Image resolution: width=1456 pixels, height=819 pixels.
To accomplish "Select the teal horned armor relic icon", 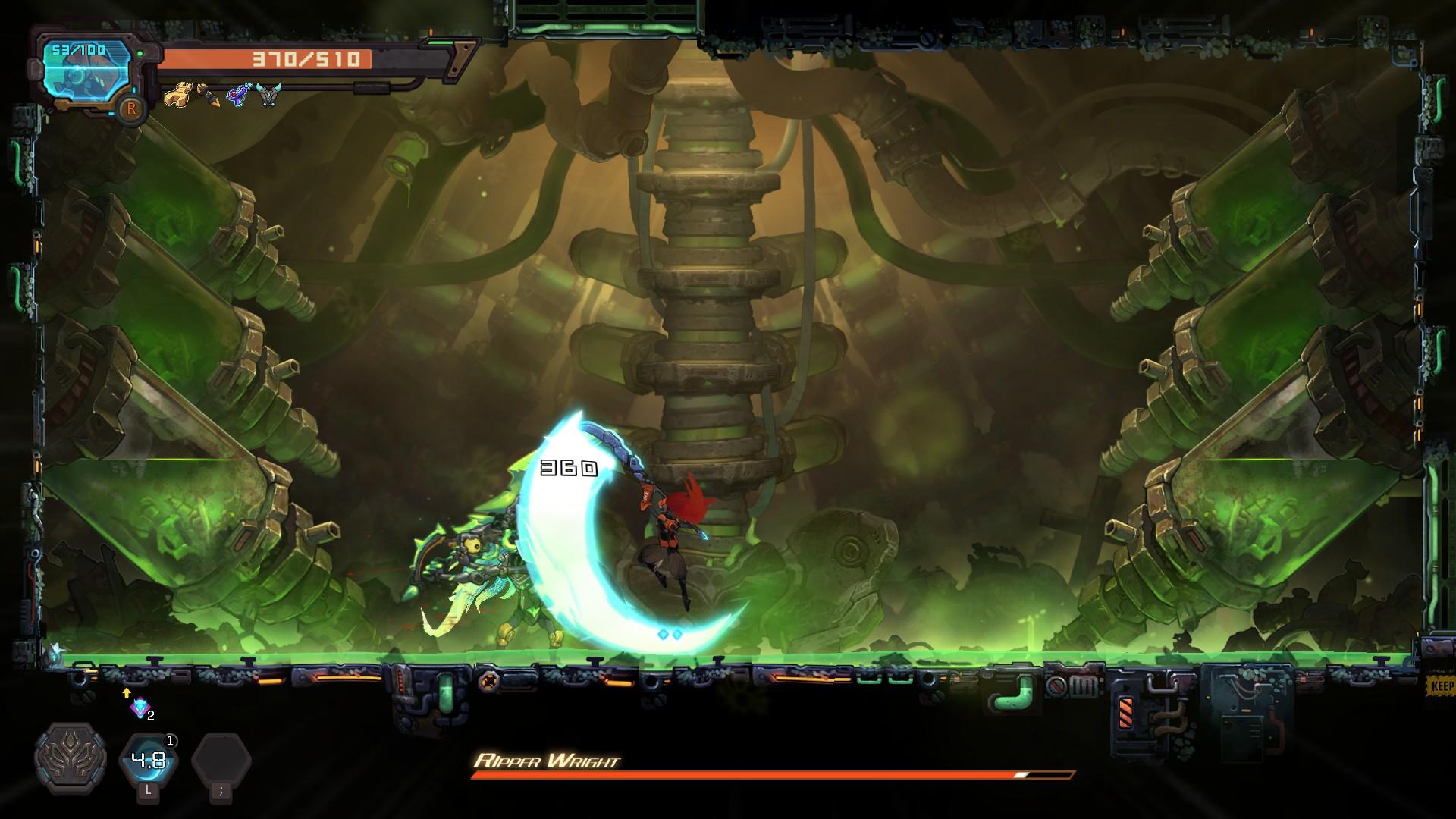I will (268, 95).
